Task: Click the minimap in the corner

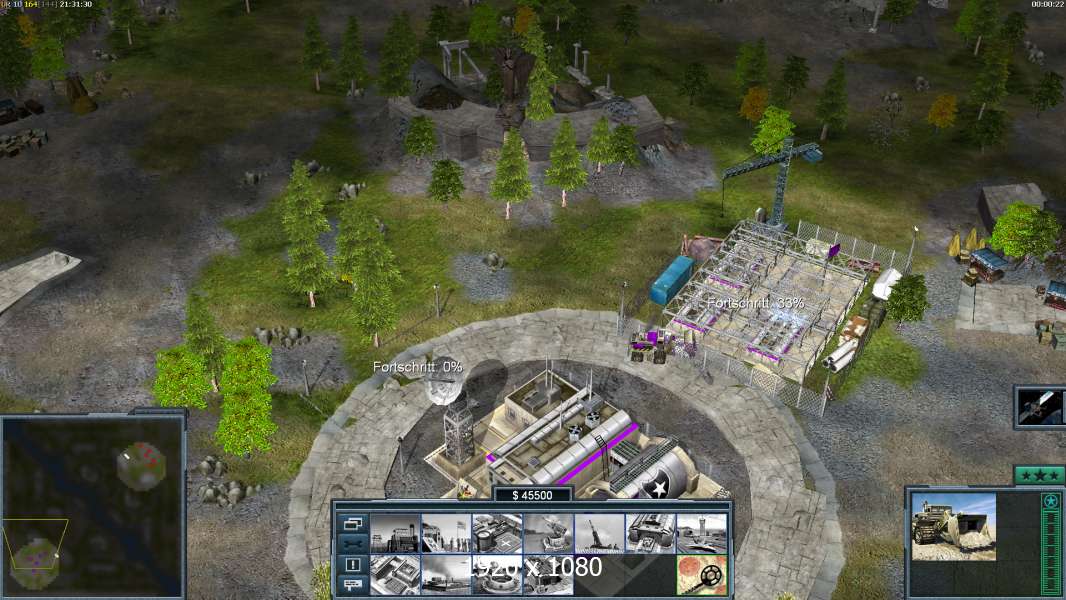Action: pyautogui.click(x=93, y=507)
